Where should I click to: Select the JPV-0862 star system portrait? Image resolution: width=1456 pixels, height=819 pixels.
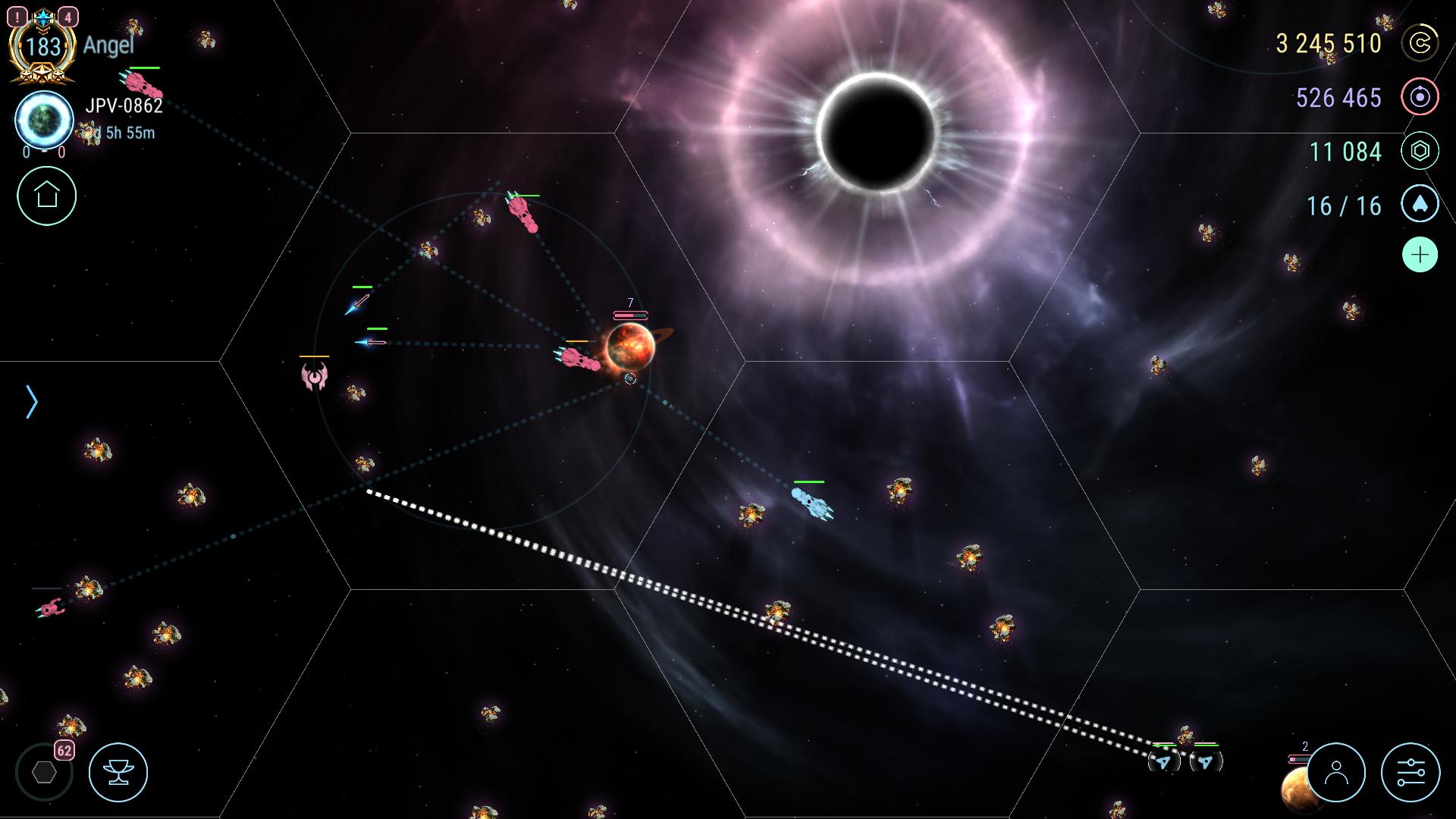[x=44, y=120]
